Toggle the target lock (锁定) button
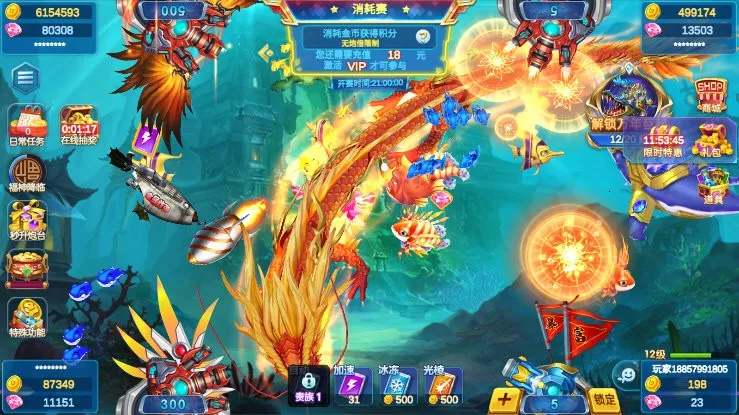739x415 pixels. point(602,400)
